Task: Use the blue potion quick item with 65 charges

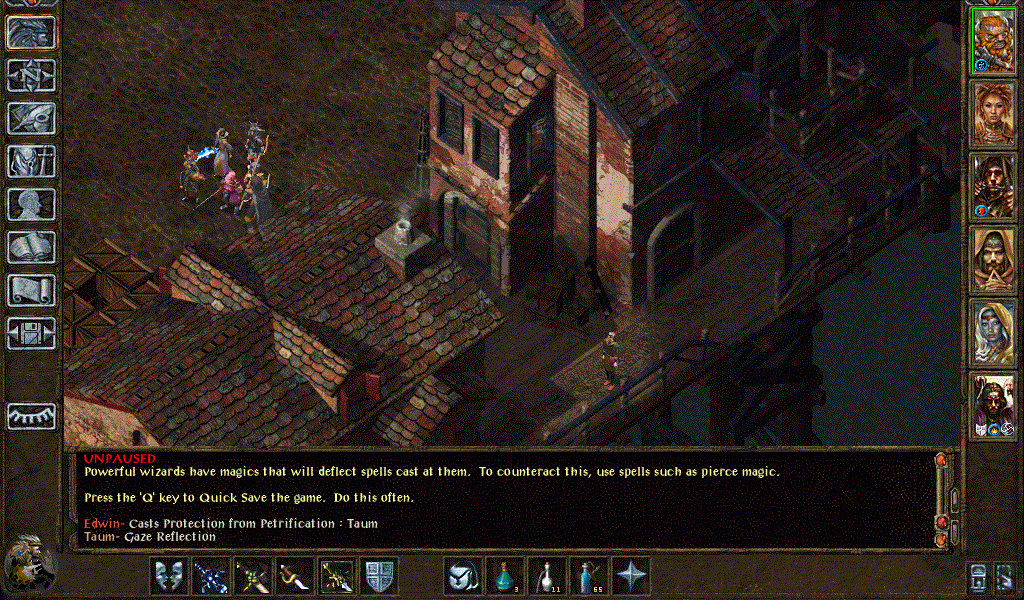Action: [x=589, y=576]
